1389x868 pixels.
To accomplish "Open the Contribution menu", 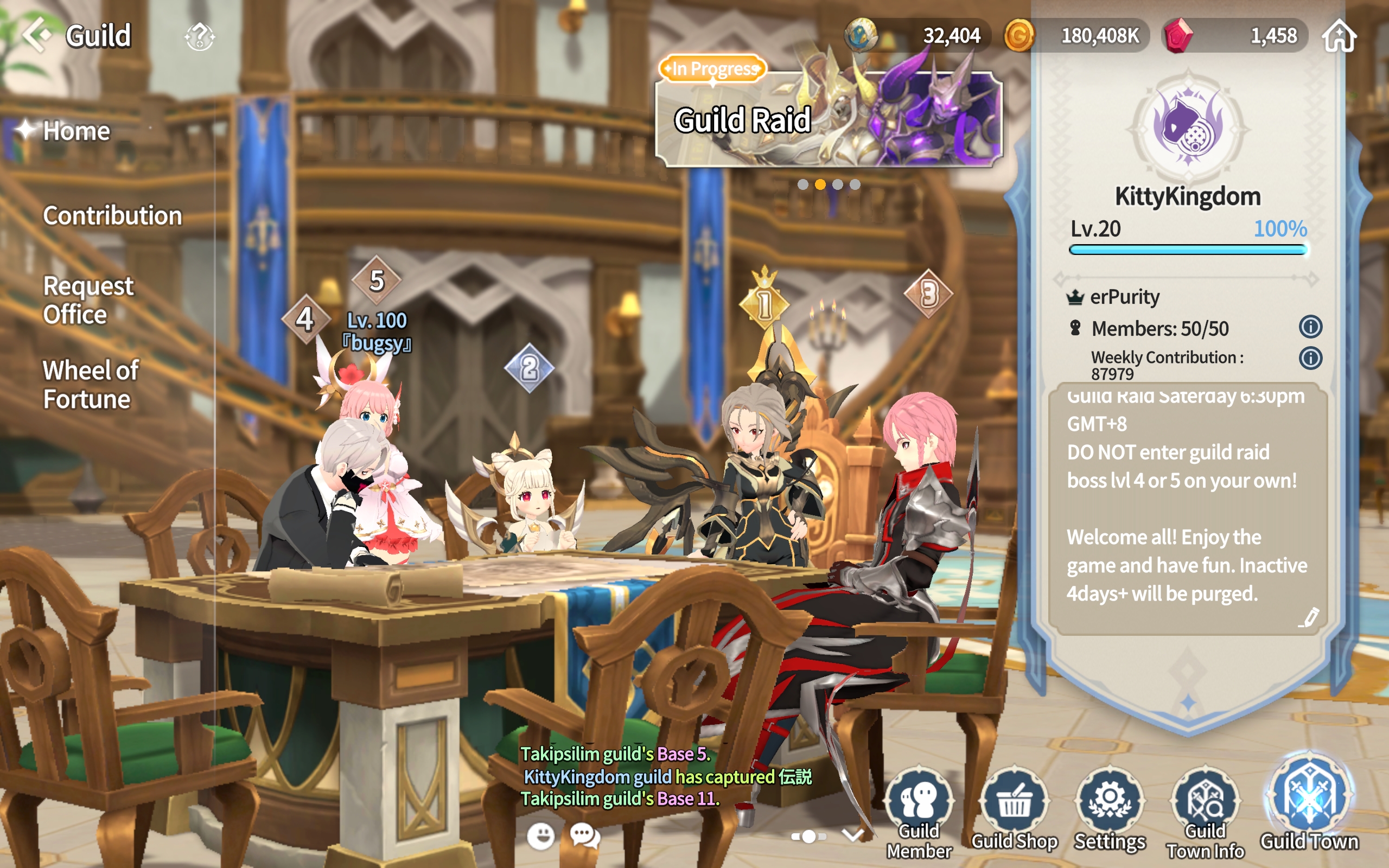I will pos(112,216).
